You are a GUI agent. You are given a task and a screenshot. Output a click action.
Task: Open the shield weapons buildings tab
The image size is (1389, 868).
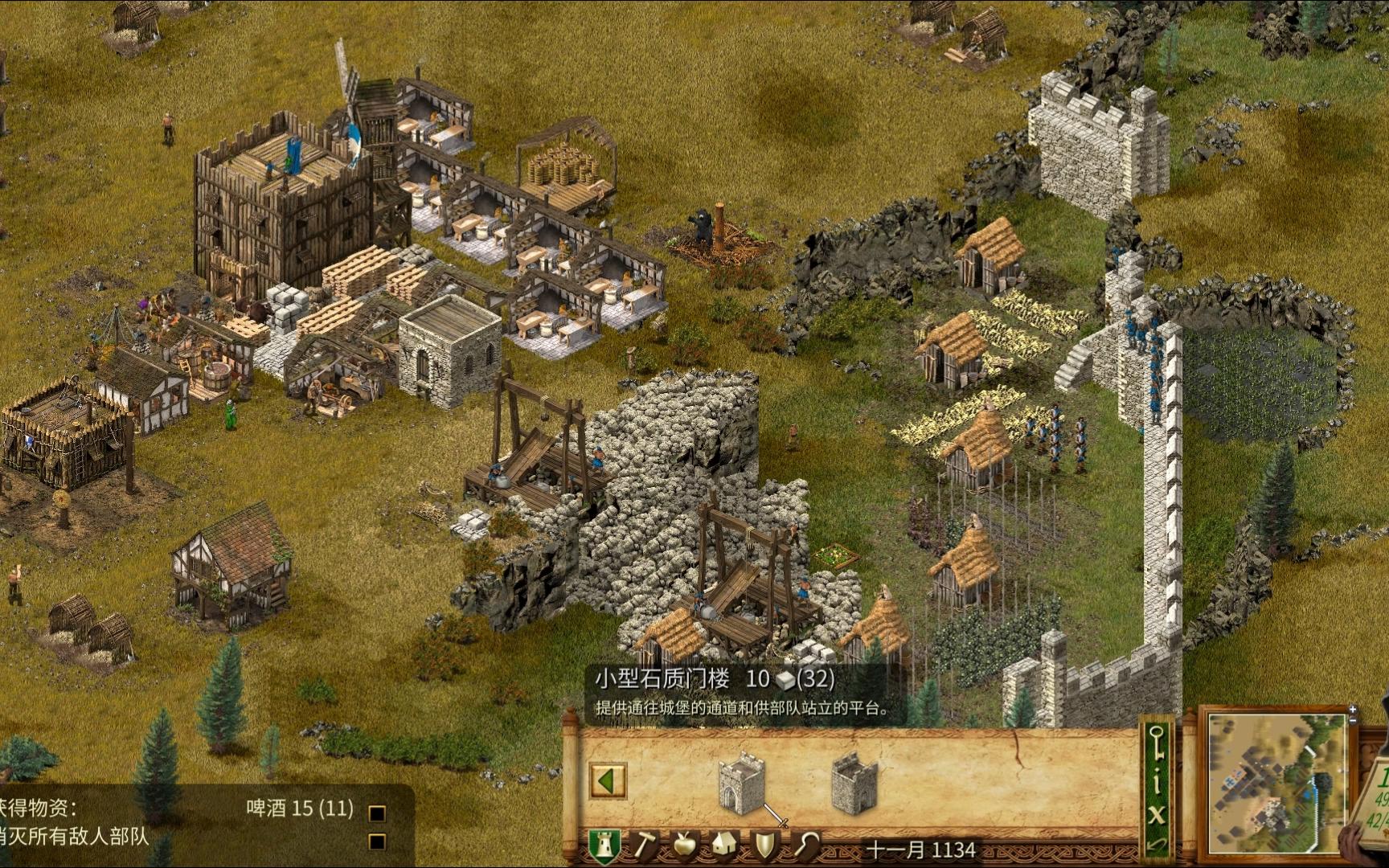click(765, 845)
